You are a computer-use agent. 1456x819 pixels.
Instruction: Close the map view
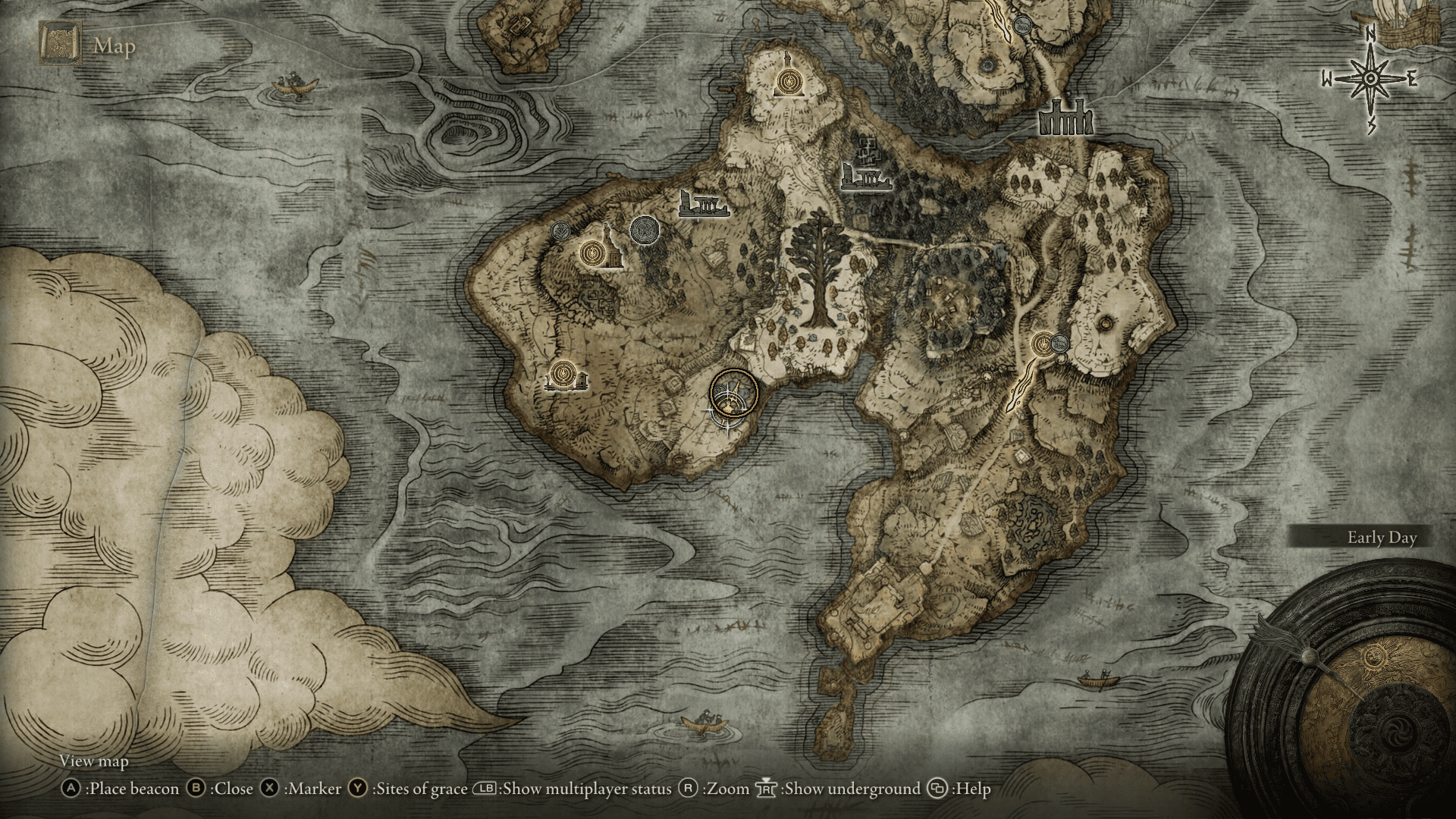pyautogui.click(x=198, y=789)
